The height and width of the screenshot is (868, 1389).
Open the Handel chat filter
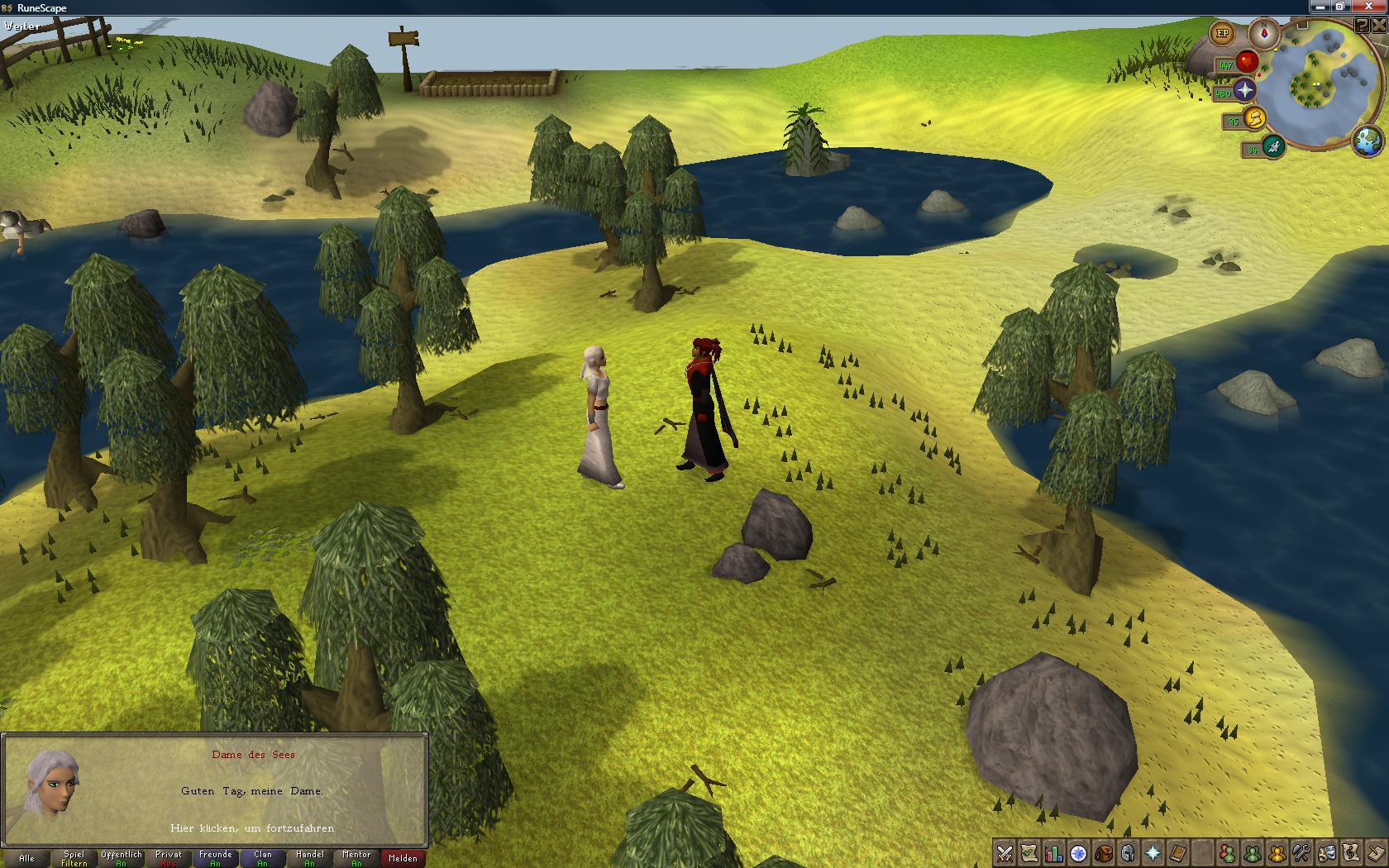(309, 858)
